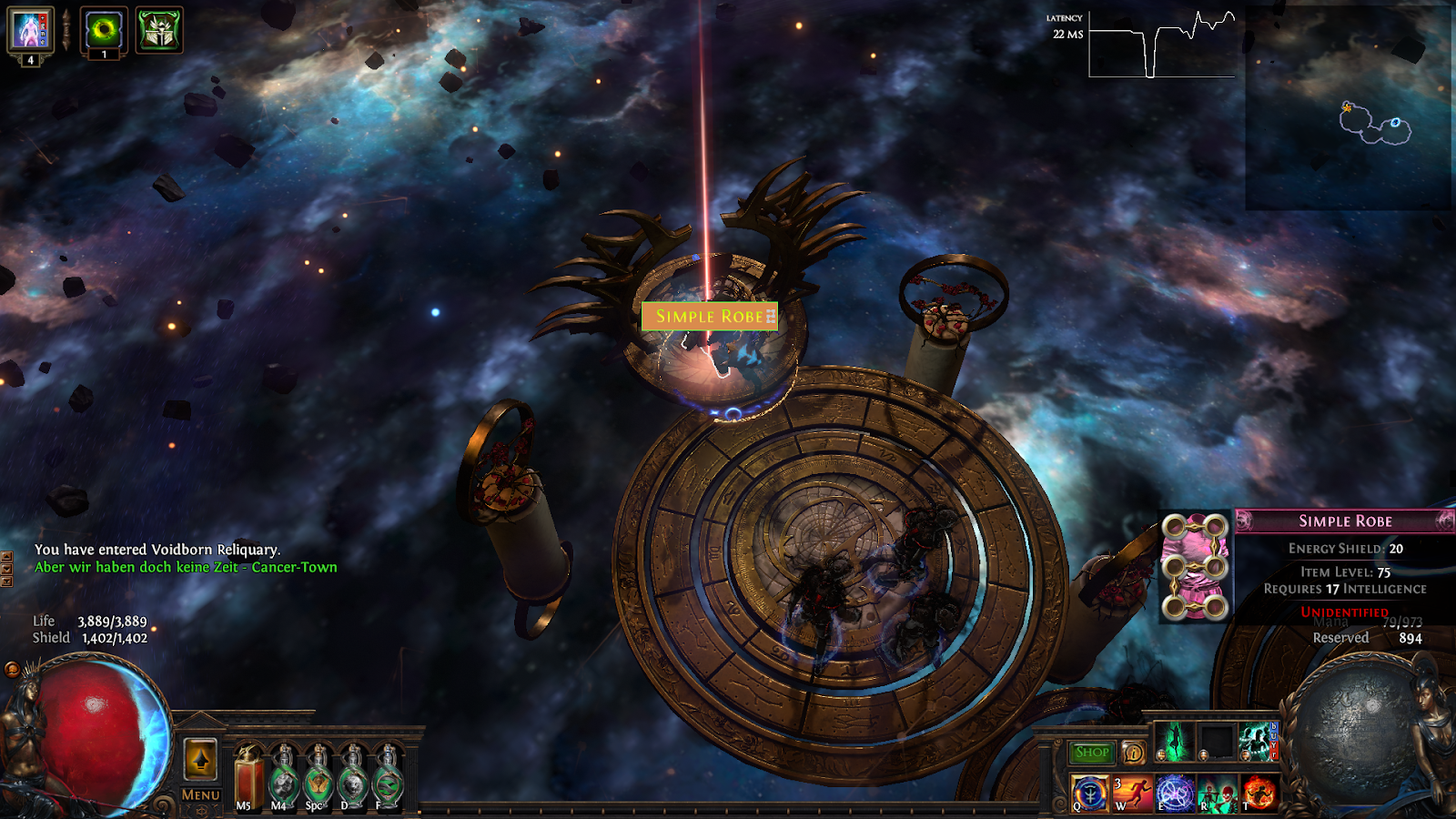
Task: Select the Q skill with blue rune circle
Action: [1089, 794]
